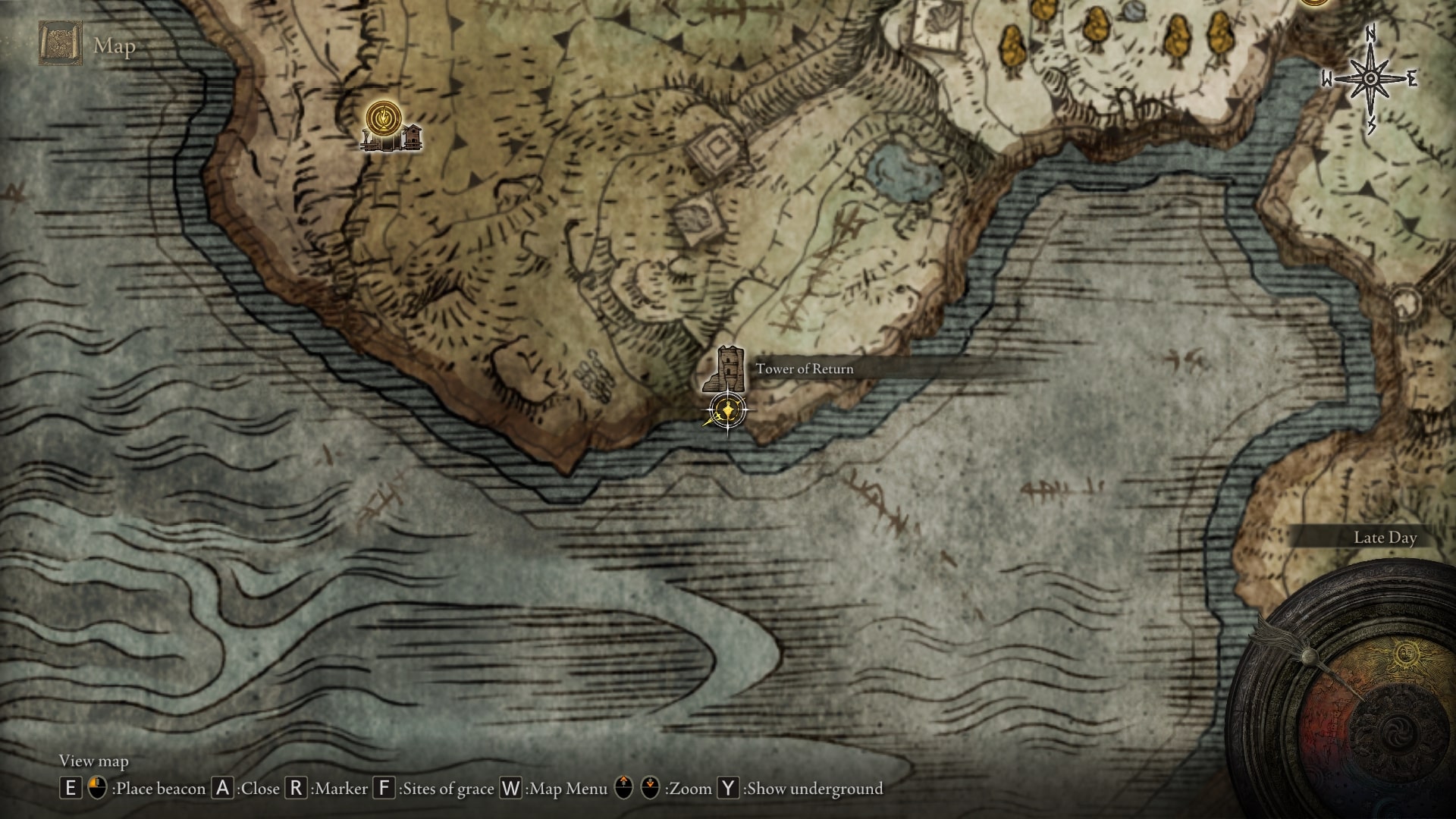Select the site of grace beneath the tower
This screenshot has width=1456, height=819.
pyautogui.click(x=728, y=411)
